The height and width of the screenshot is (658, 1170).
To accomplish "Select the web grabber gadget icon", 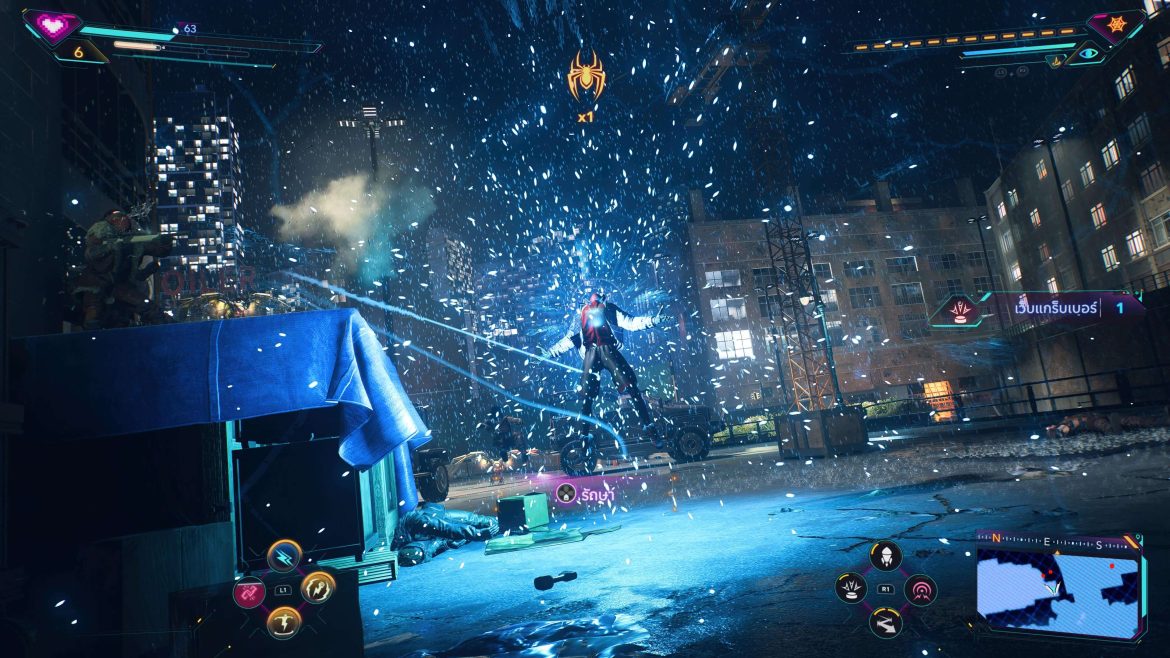I will click(851, 589).
